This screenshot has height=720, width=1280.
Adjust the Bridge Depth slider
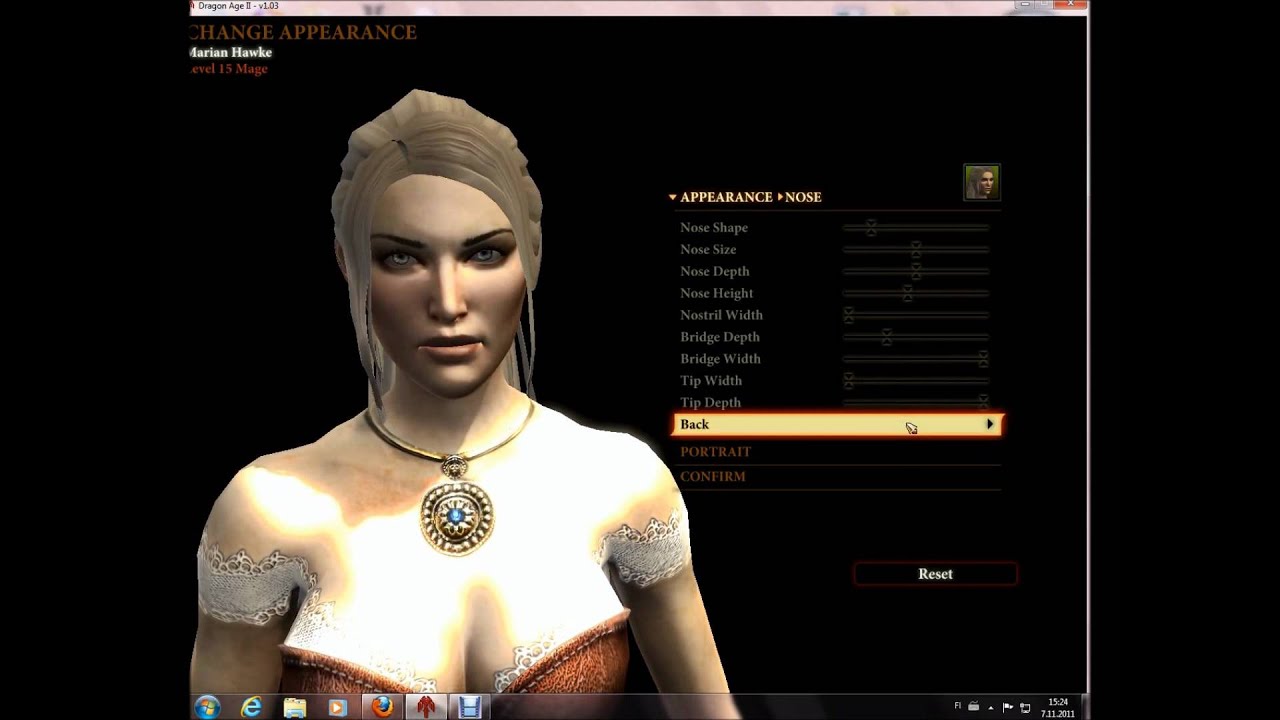886,338
